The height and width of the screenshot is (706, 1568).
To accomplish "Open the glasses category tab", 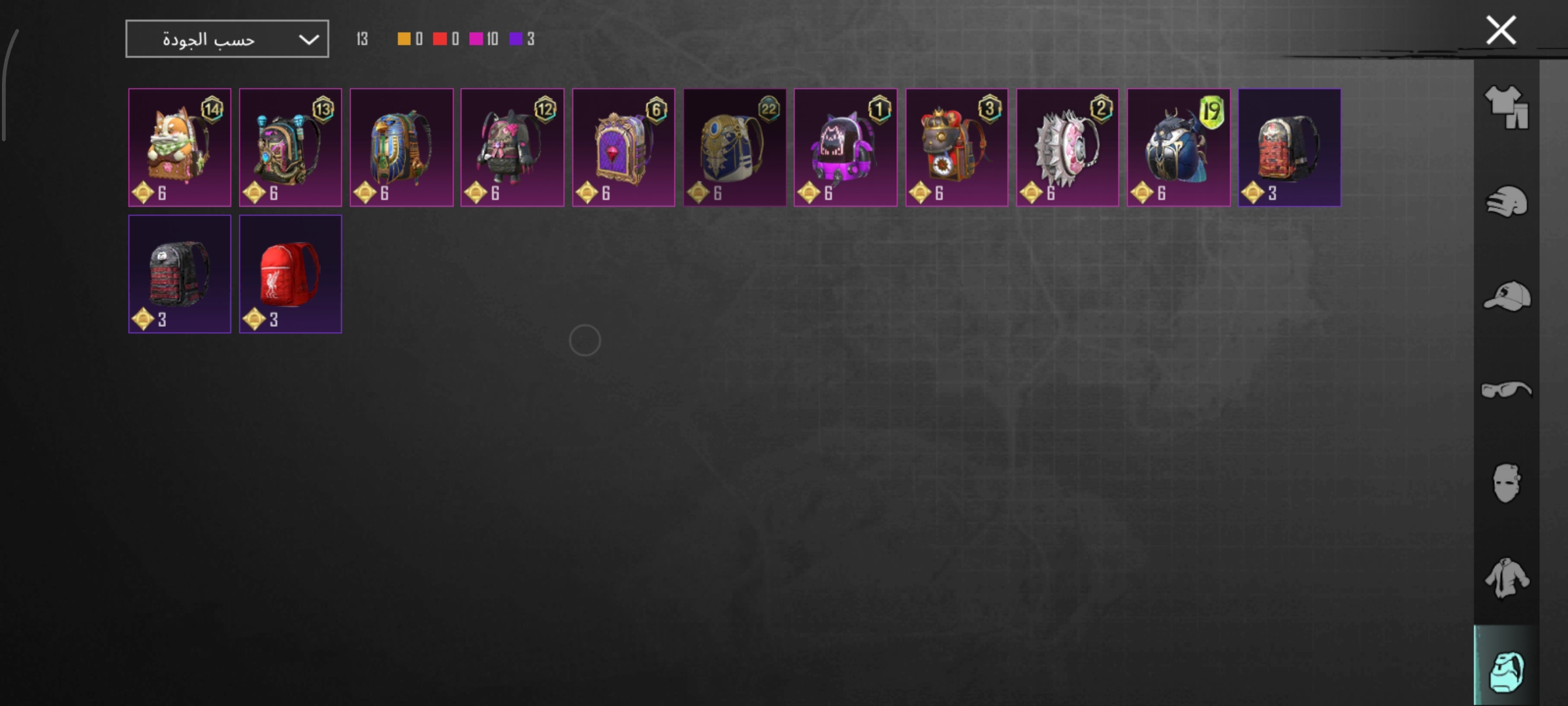I will pos(1506,390).
